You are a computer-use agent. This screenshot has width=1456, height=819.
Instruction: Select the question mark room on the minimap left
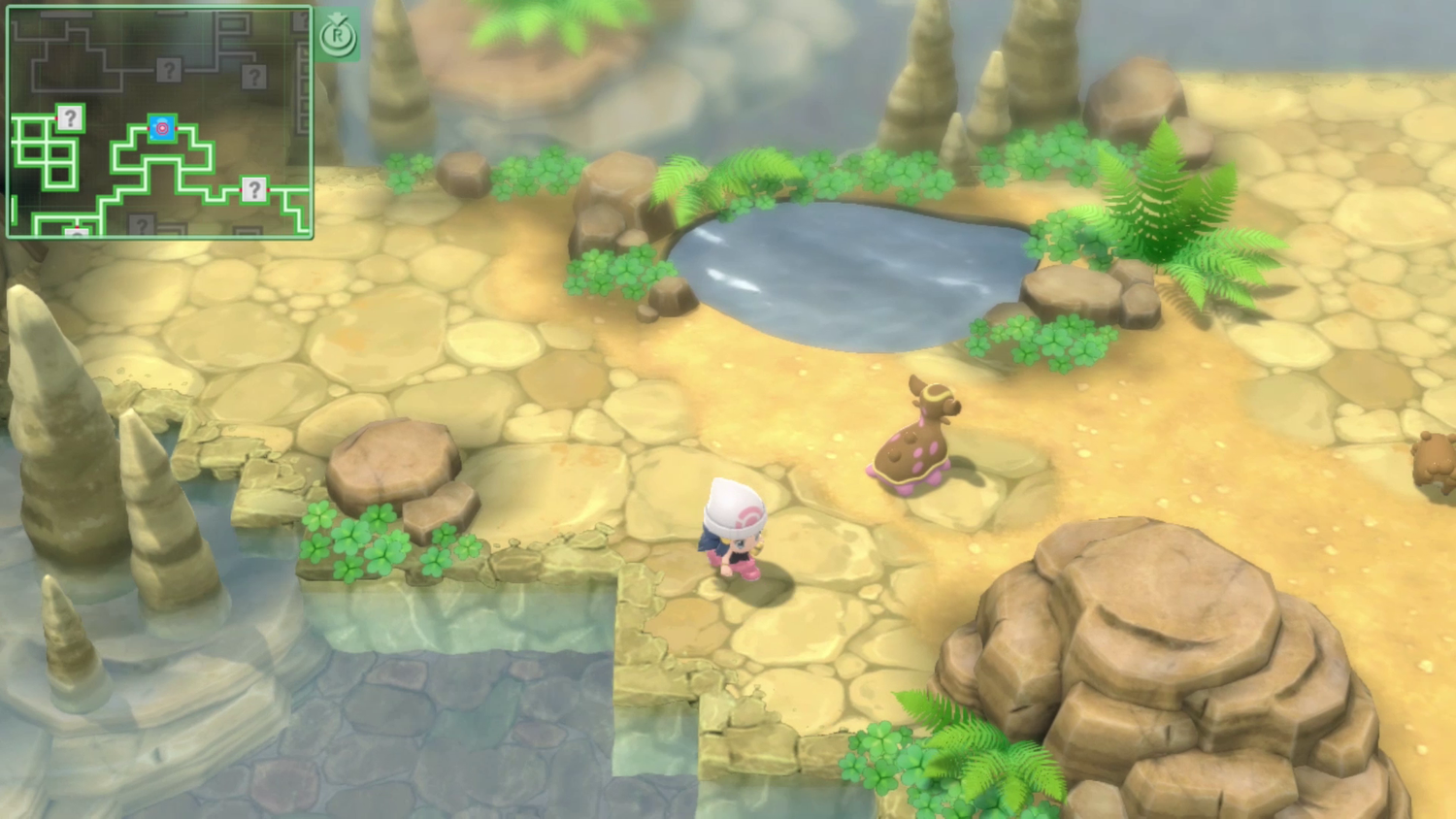click(x=70, y=120)
